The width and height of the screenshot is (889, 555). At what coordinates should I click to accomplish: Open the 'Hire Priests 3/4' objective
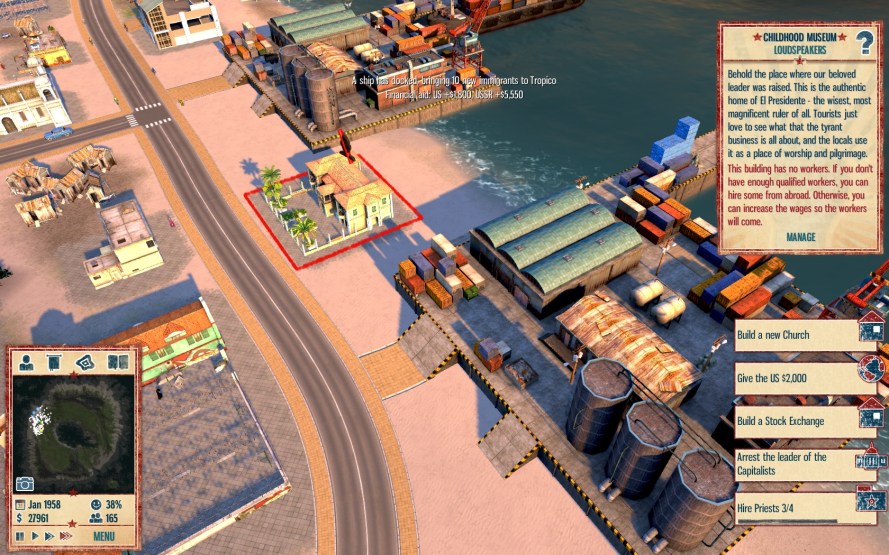[795, 507]
